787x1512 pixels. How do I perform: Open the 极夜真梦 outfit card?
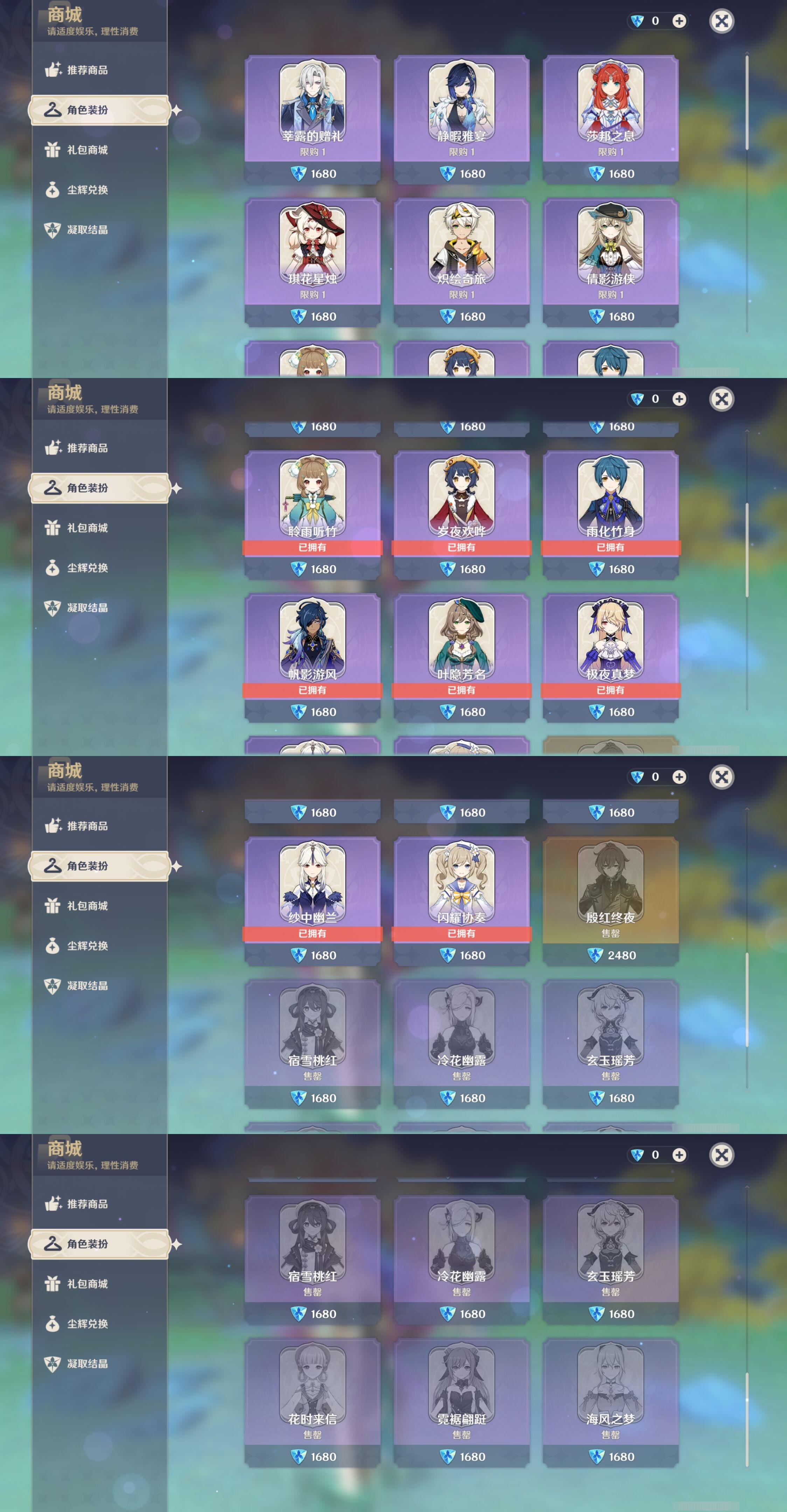(611, 640)
